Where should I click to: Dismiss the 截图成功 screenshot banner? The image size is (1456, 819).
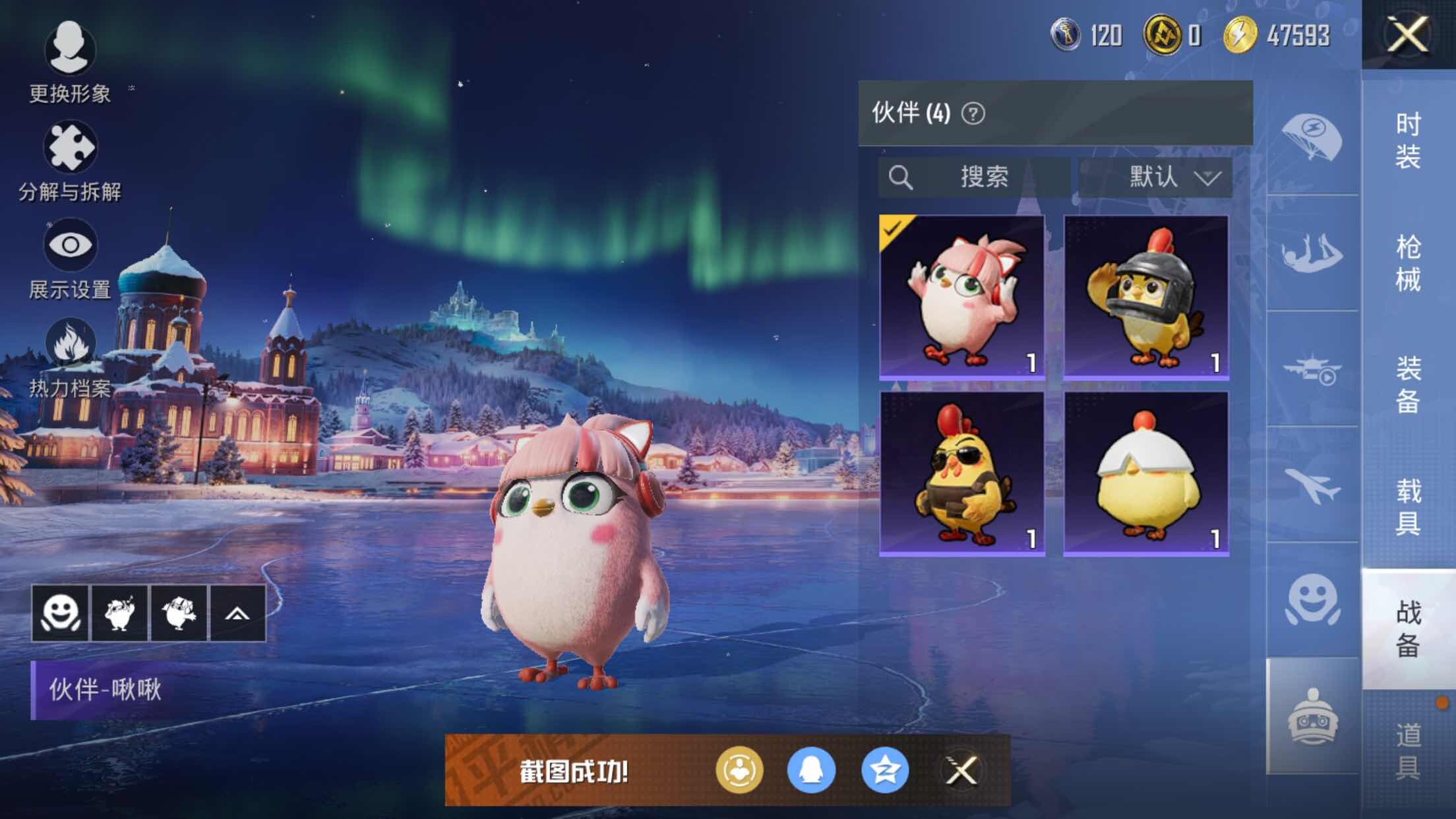(x=961, y=770)
